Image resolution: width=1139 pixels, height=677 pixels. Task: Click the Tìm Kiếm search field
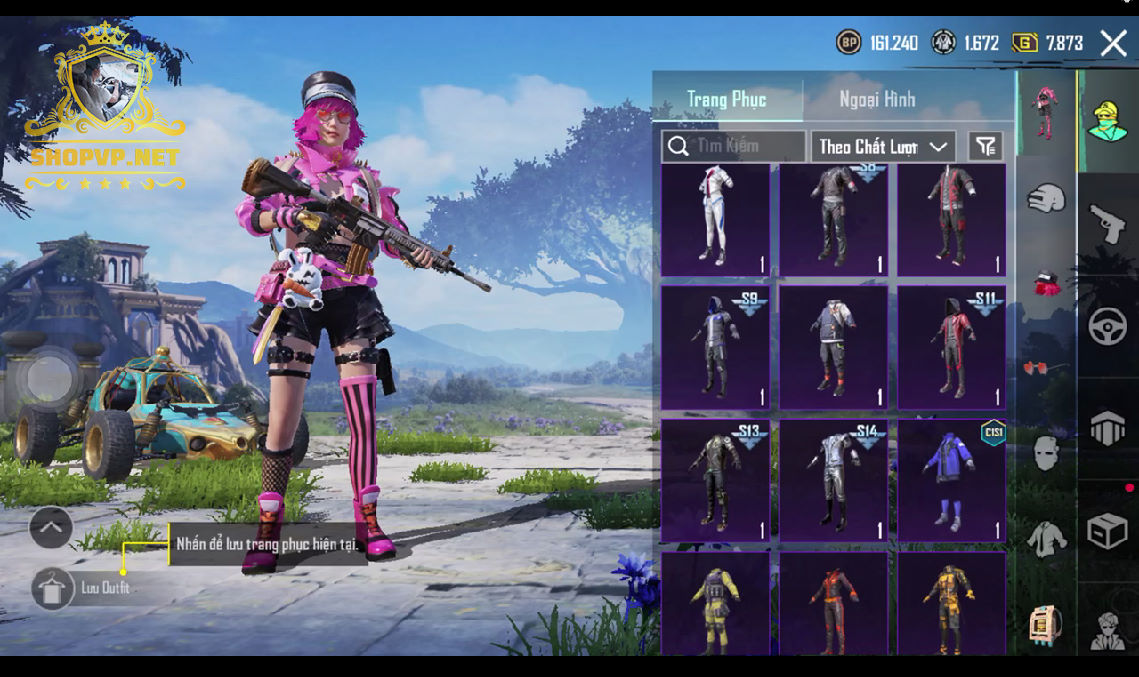734,146
